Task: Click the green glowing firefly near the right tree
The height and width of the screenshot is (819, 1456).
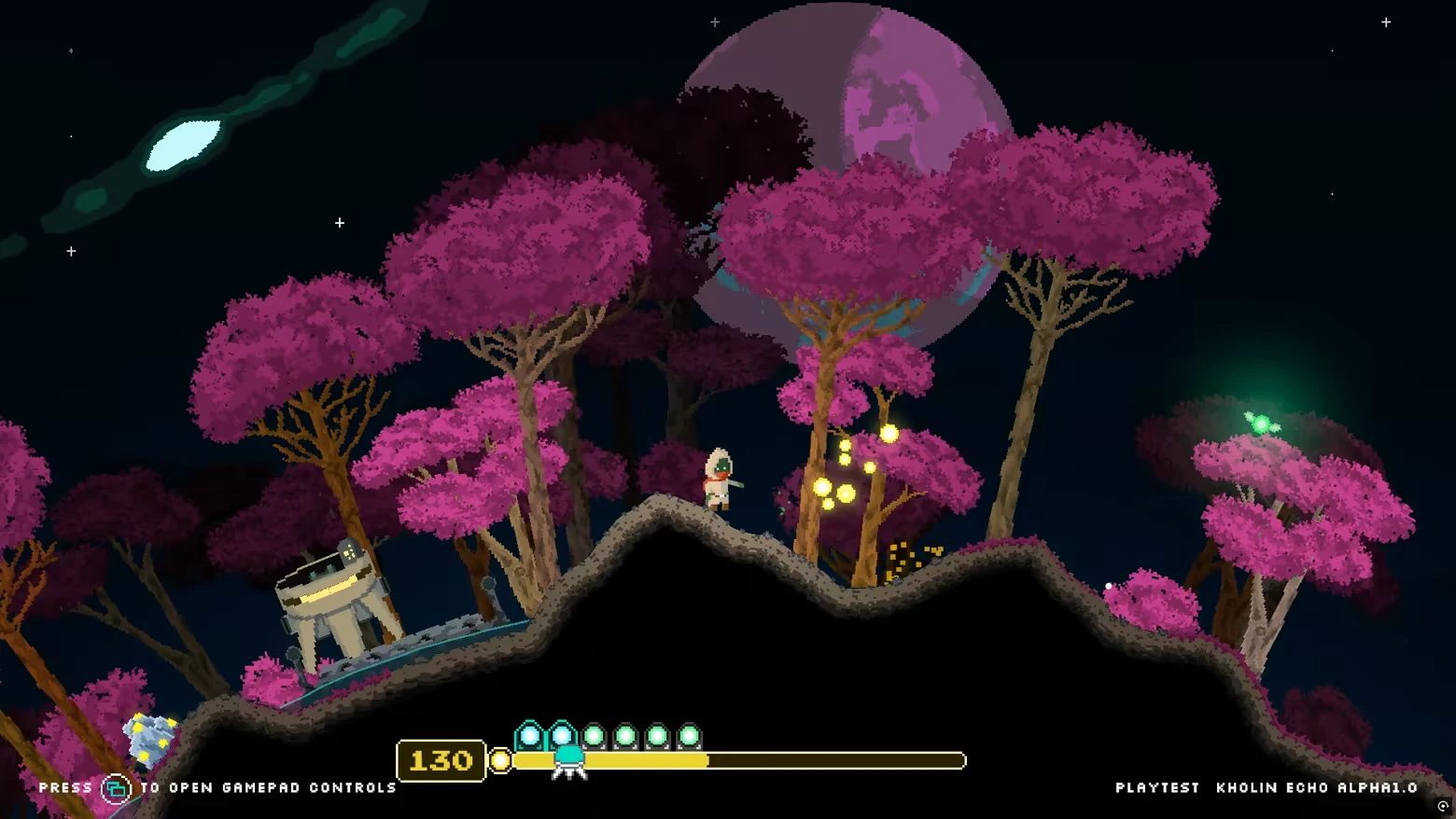Action: coord(1259,422)
